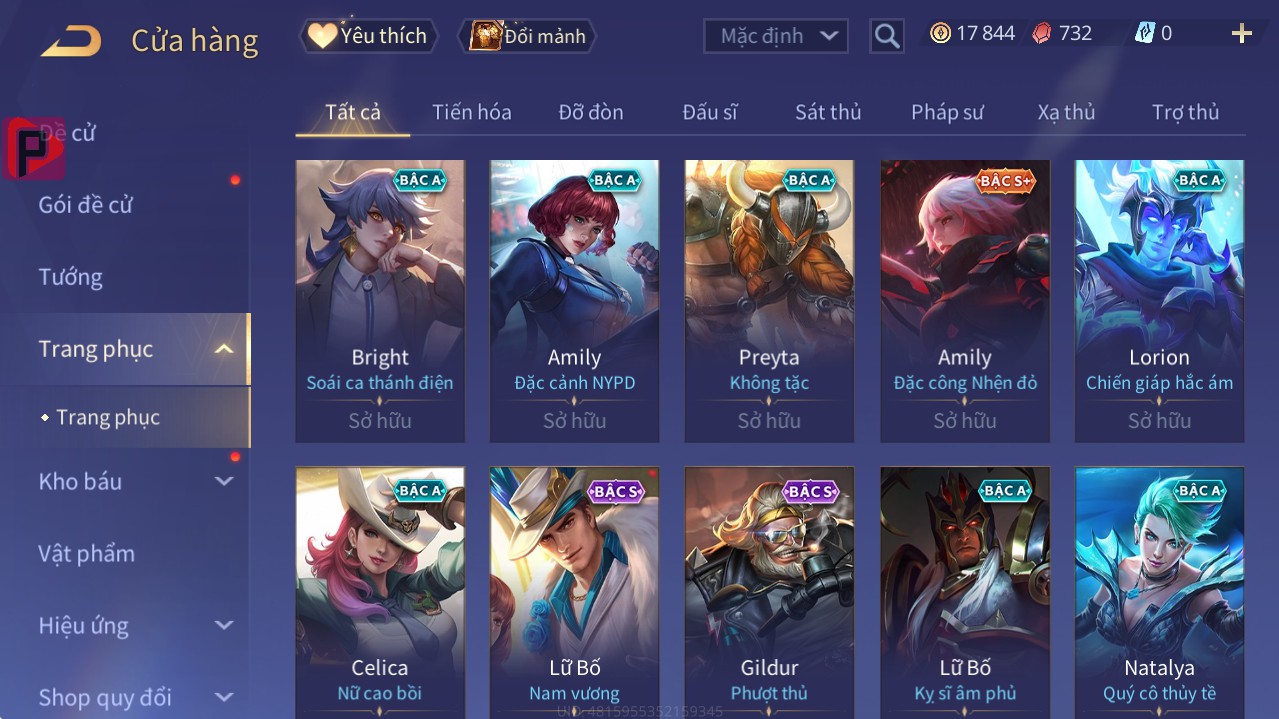Pick the Gildur Phượt thủ skin card
The image size is (1279, 719).
[769, 590]
